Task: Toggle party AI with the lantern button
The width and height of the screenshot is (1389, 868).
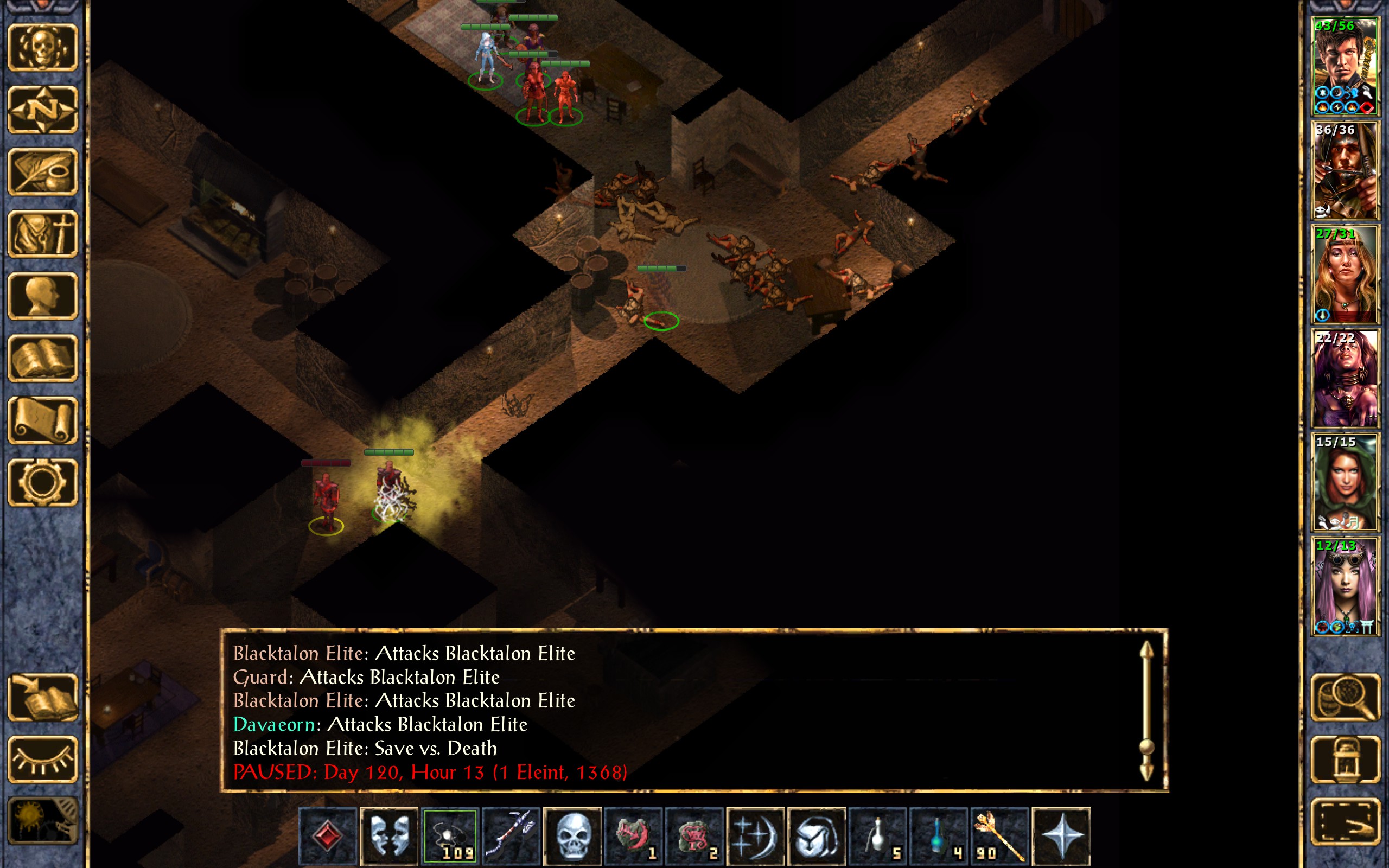Action: click(1346, 759)
